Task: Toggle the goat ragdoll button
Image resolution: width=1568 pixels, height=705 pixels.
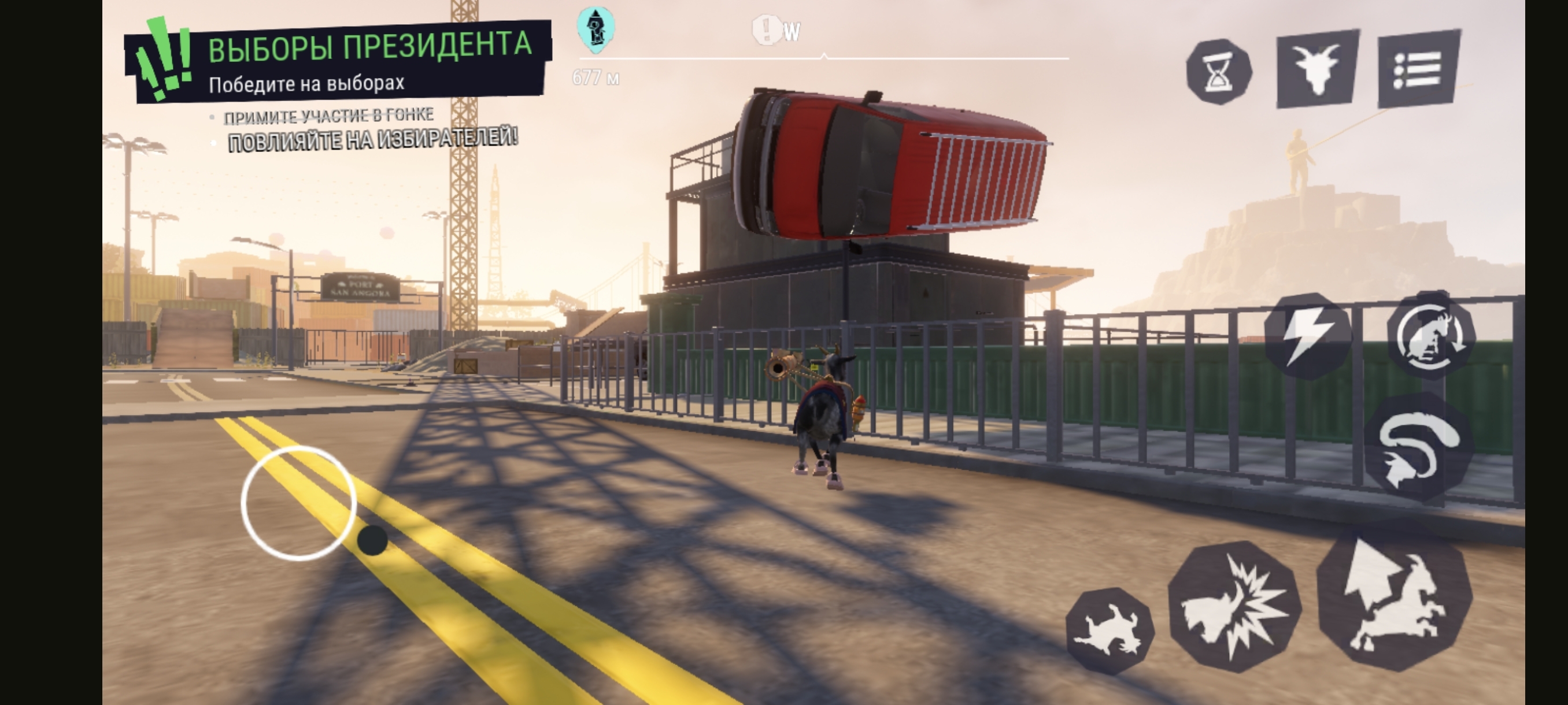Action: coord(1109,632)
